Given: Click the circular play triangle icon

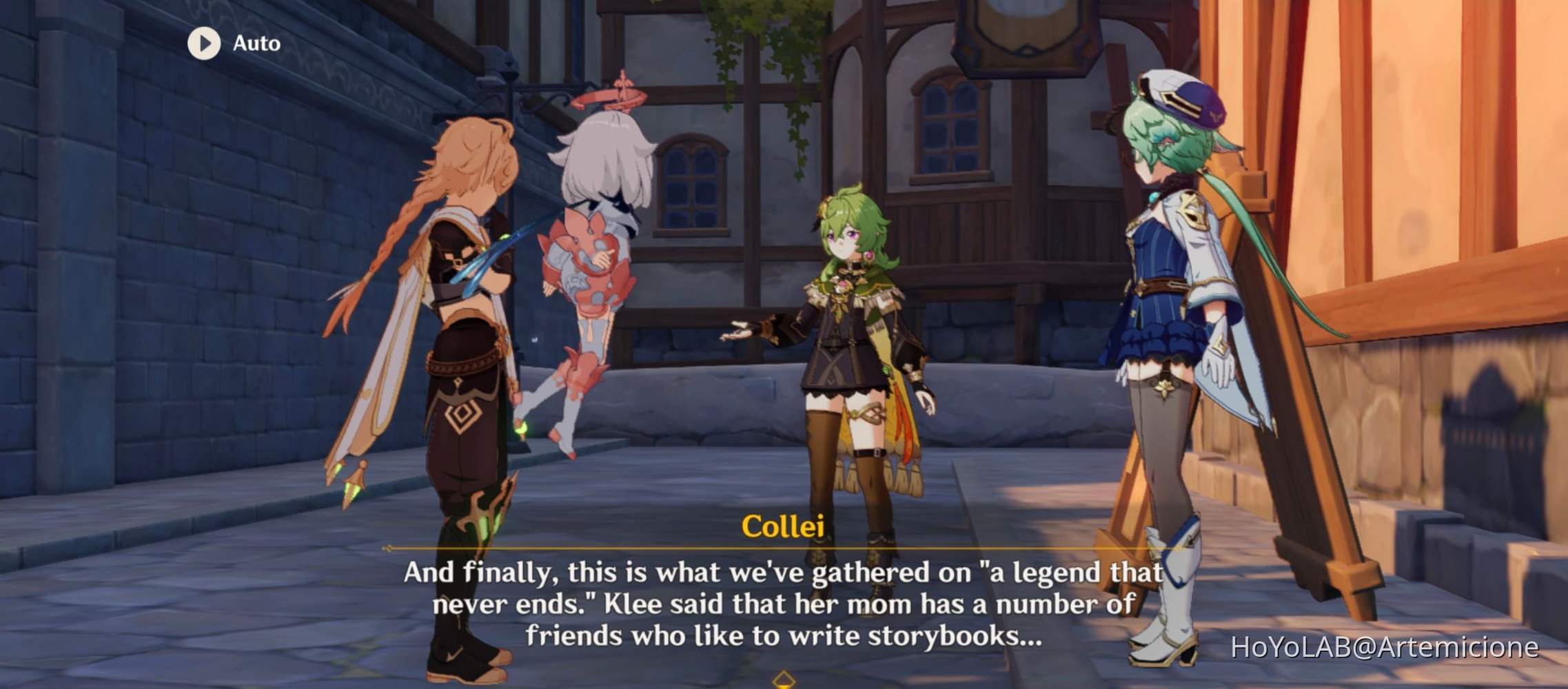Looking at the screenshot, I should pos(203,43).
